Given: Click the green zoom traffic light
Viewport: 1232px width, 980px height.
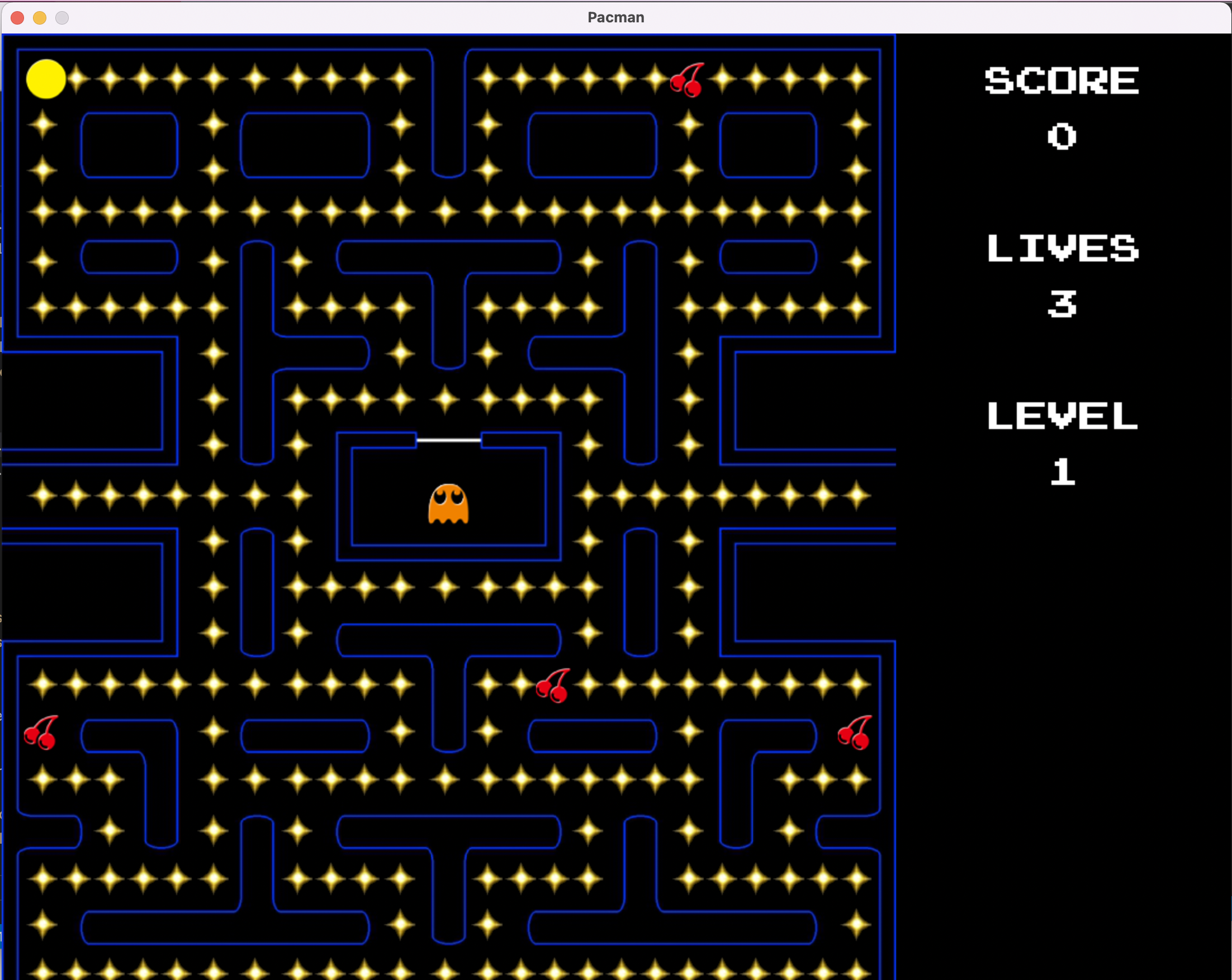Looking at the screenshot, I should pyautogui.click(x=61, y=18).
